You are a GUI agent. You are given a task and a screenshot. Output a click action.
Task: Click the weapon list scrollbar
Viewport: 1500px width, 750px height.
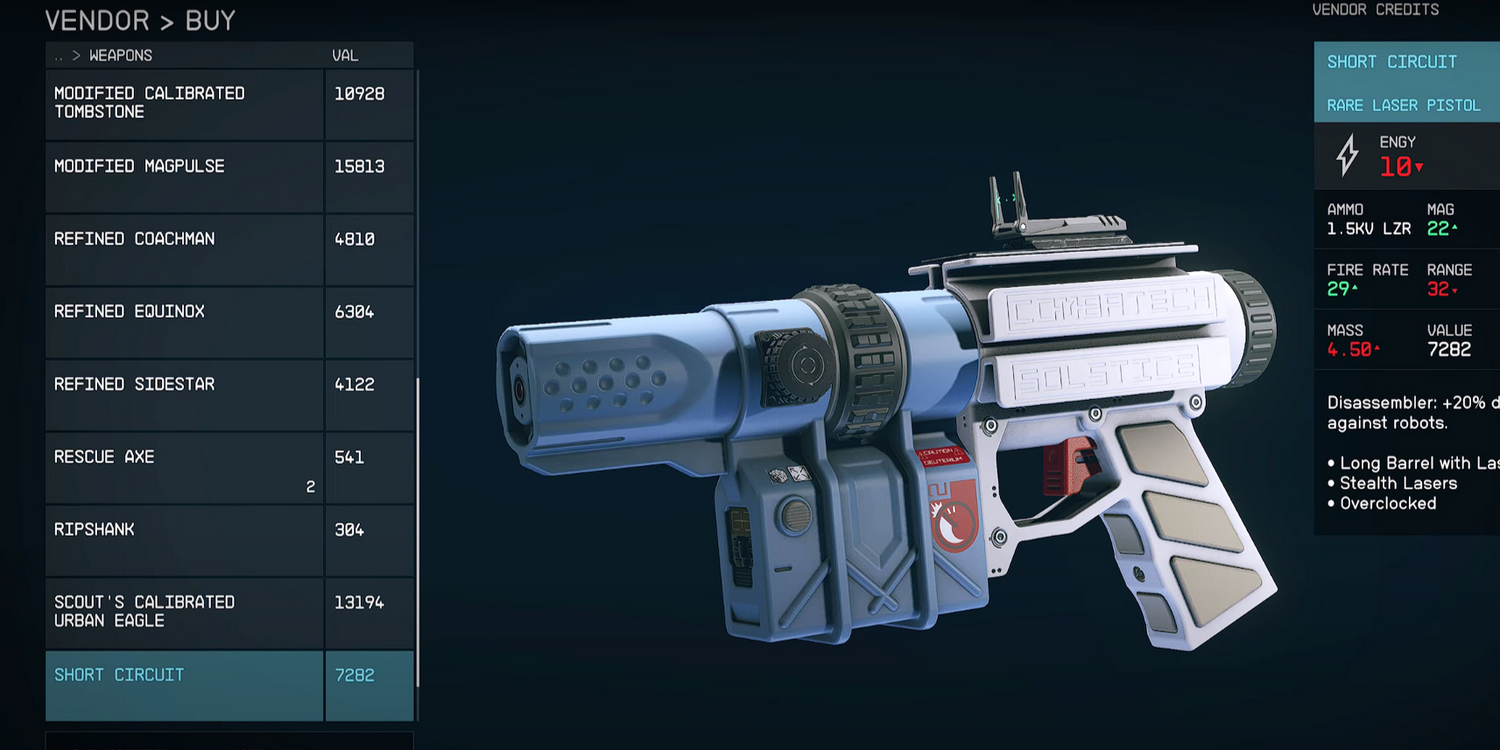(x=418, y=530)
